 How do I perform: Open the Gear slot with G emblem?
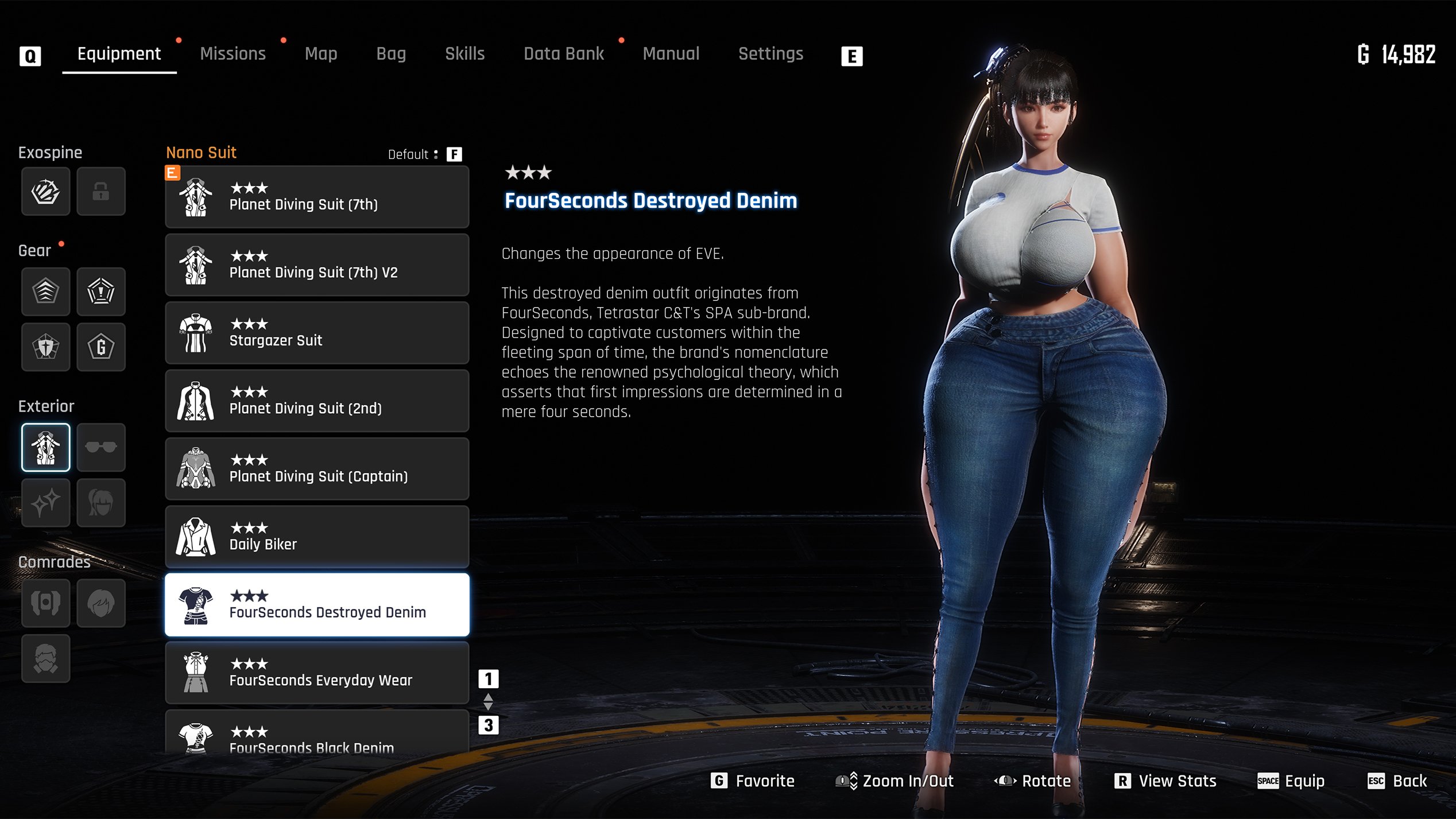pos(101,347)
